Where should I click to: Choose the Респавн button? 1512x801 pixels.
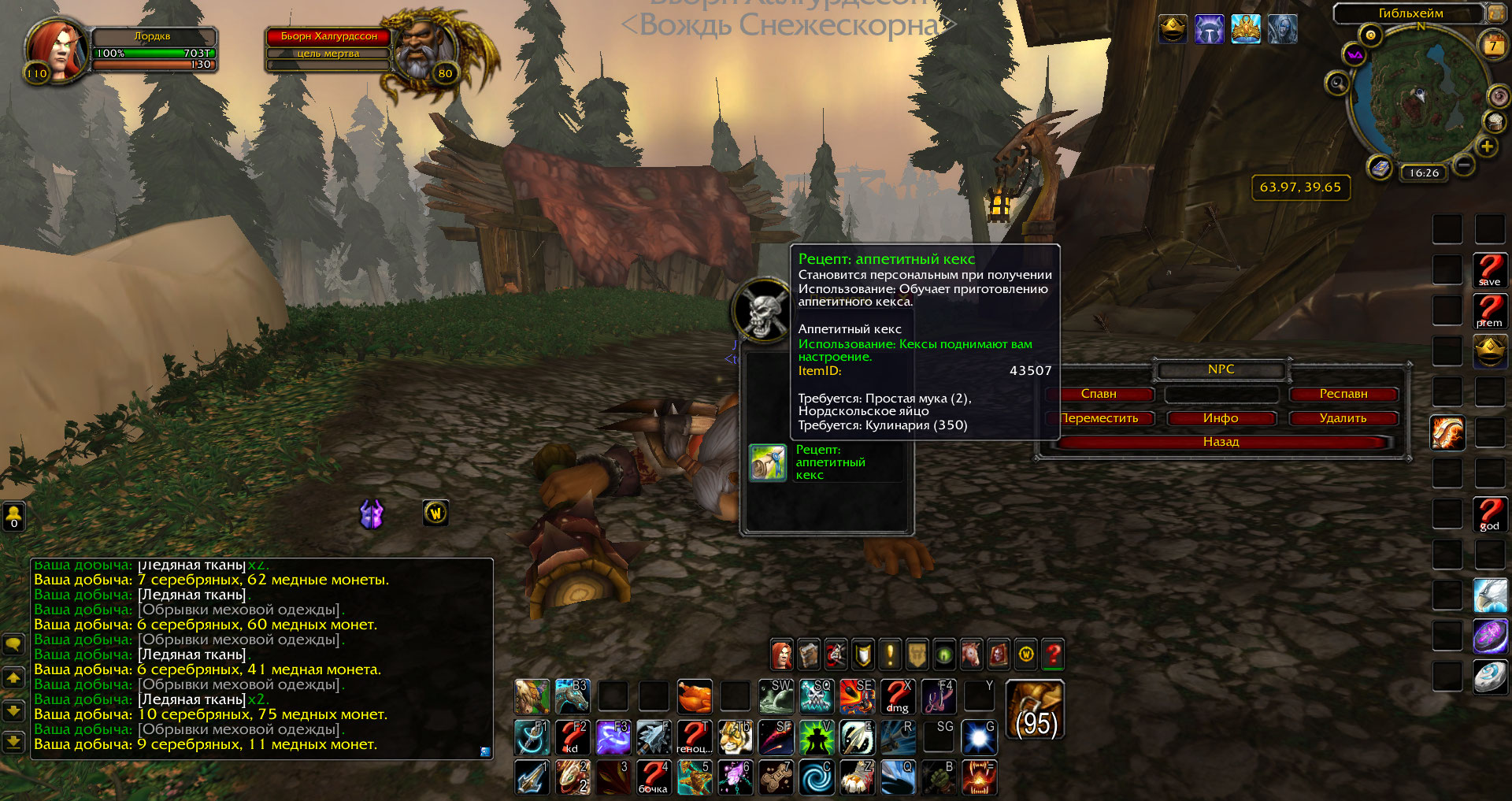(x=1343, y=394)
